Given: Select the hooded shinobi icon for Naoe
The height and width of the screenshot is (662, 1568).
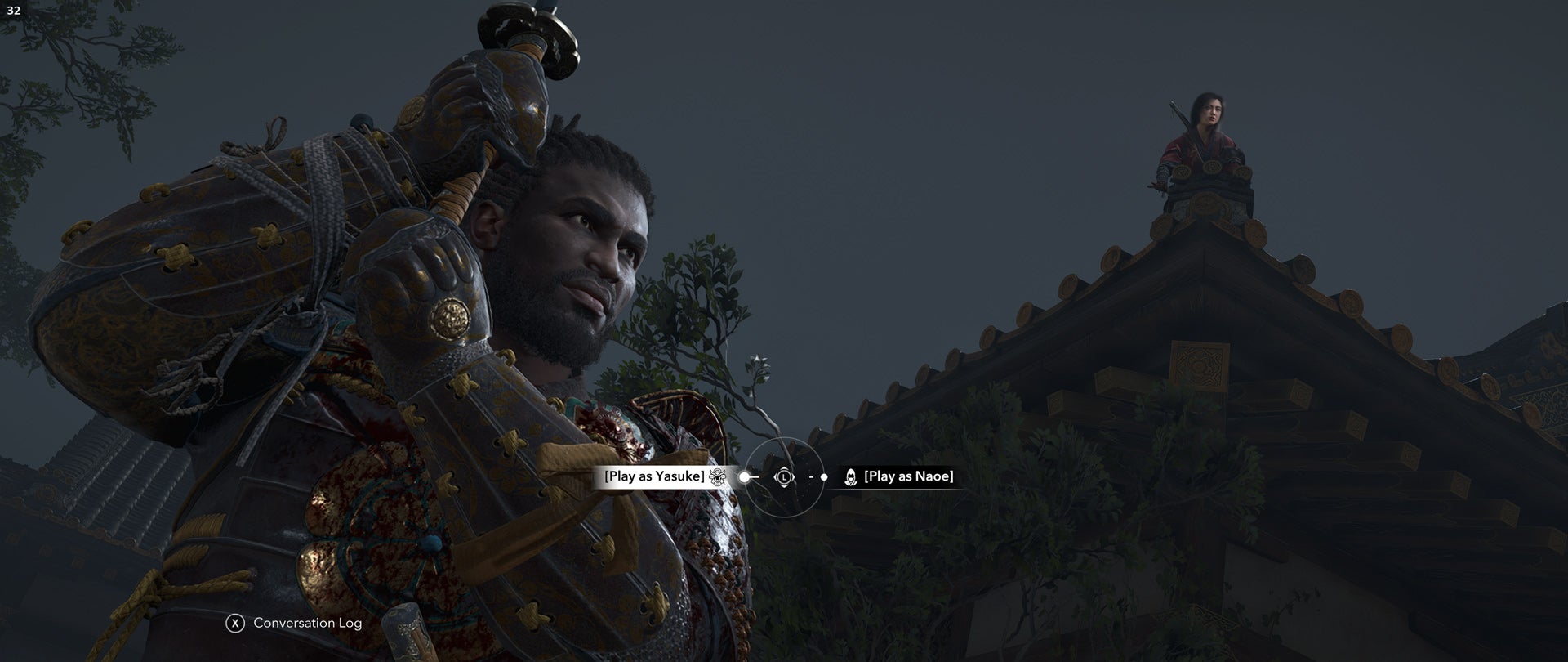Looking at the screenshot, I should pos(851,476).
